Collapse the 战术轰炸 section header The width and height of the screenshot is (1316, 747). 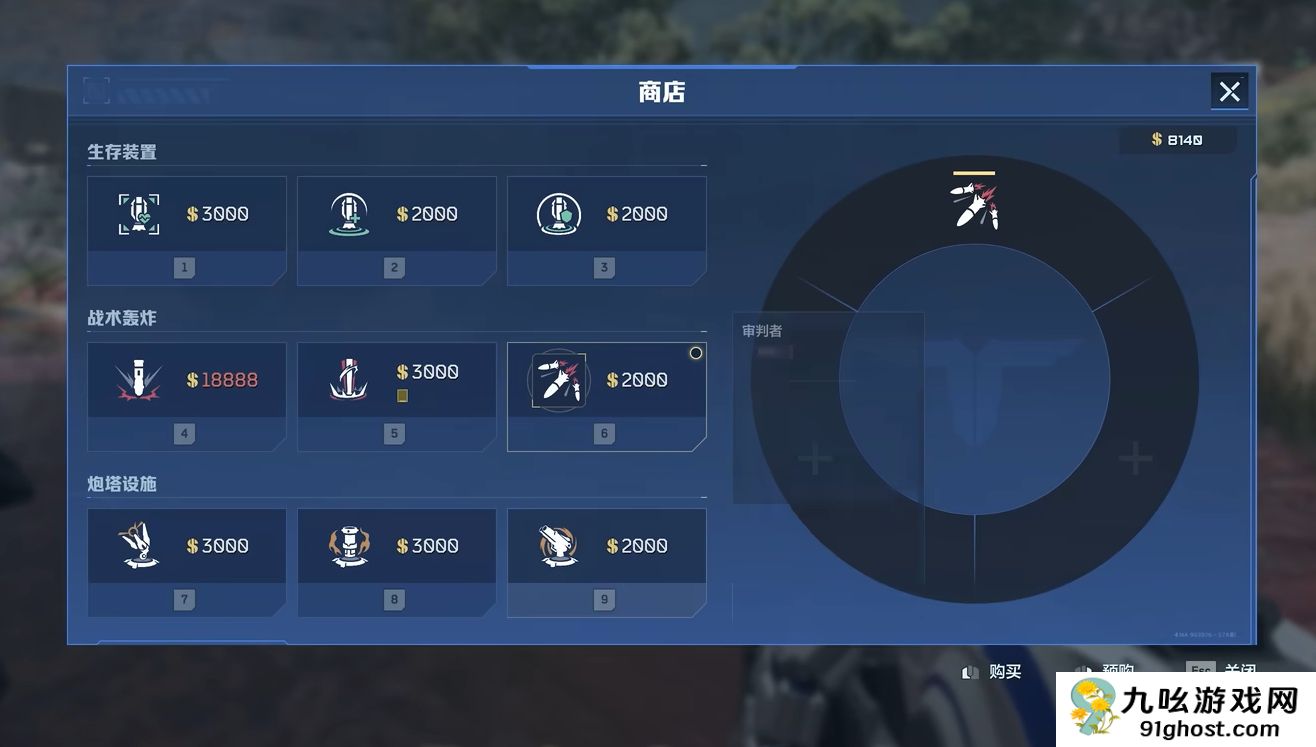(x=121, y=317)
